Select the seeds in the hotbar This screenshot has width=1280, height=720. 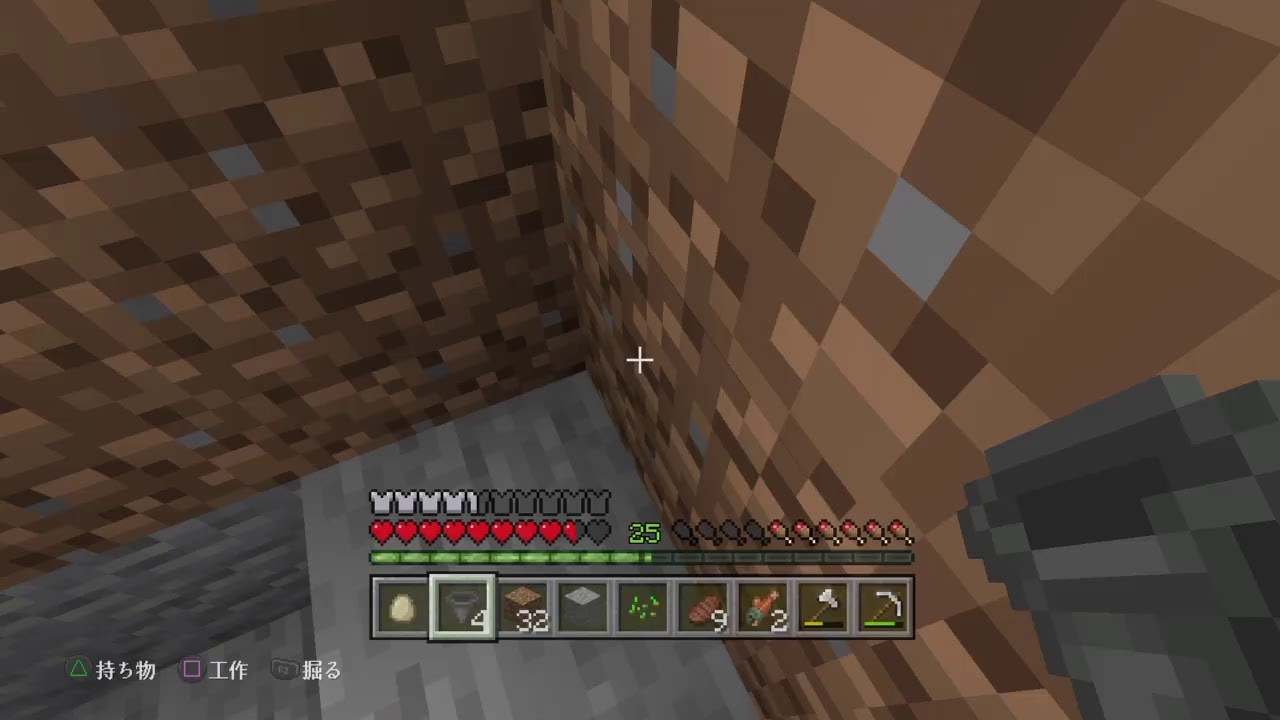pos(641,607)
